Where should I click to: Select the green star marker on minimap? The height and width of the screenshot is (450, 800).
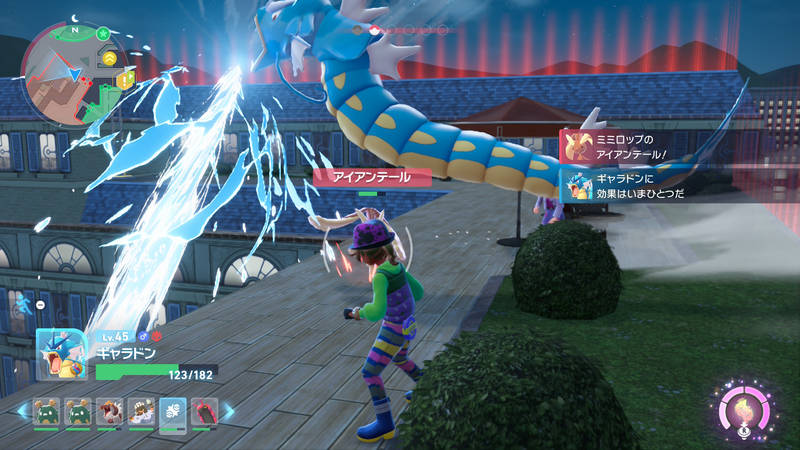pos(102,35)
